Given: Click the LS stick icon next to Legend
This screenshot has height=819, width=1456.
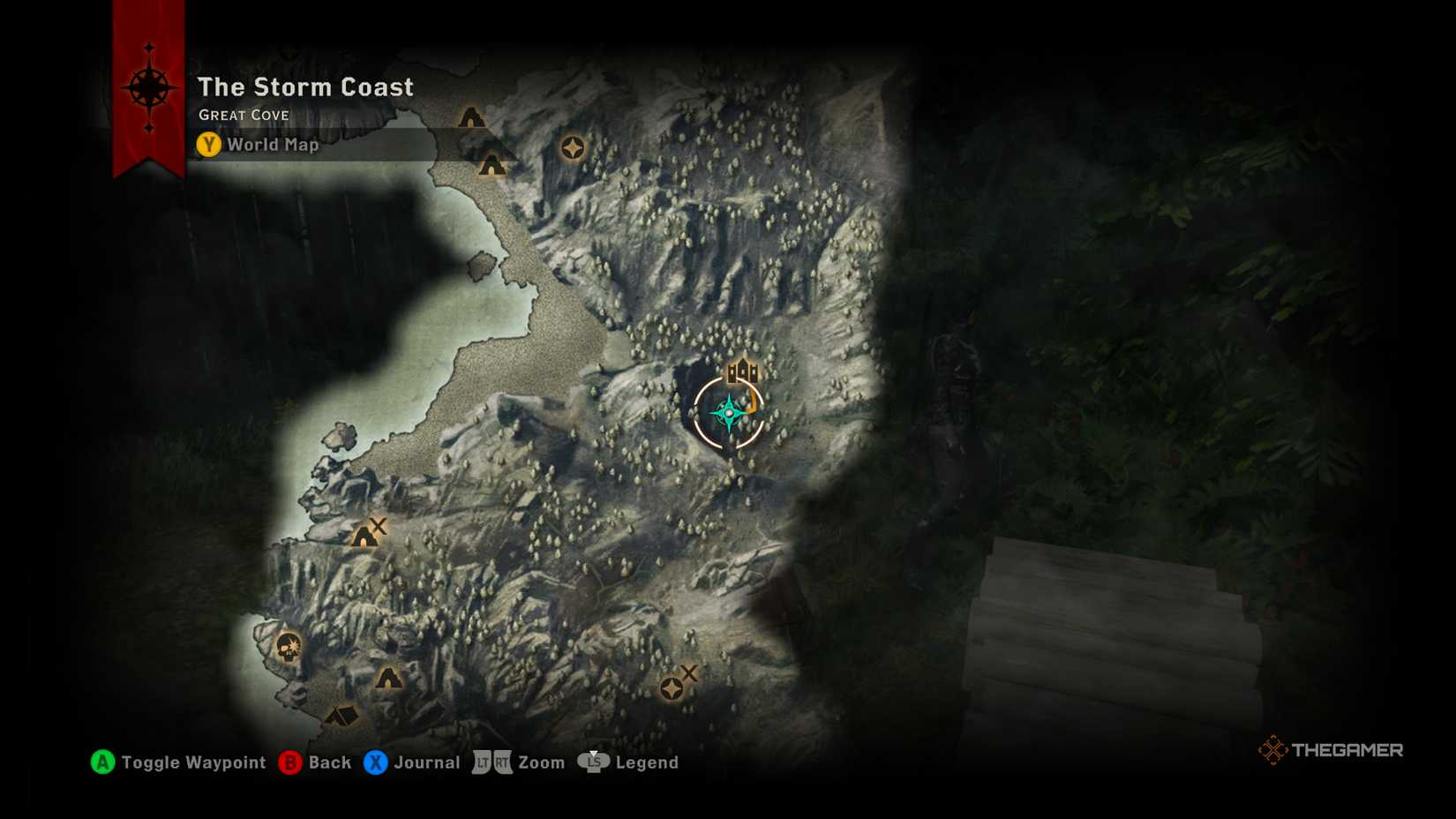Looking at the screenshot, I should (x=593, y=763).
